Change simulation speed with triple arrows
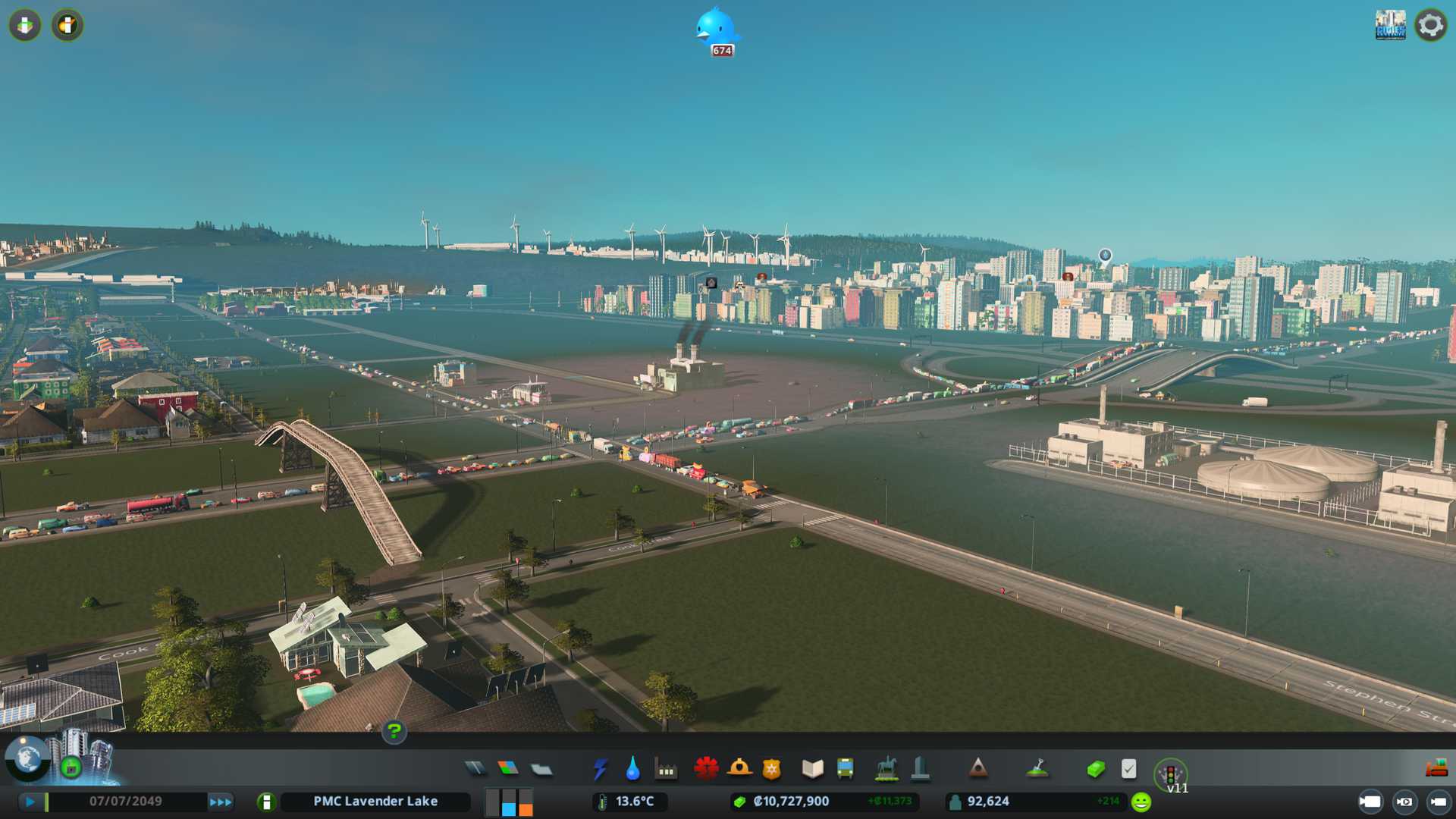The height and width of the screenshot is (819, 1456). pyautogui.click(x=221, y=802)
